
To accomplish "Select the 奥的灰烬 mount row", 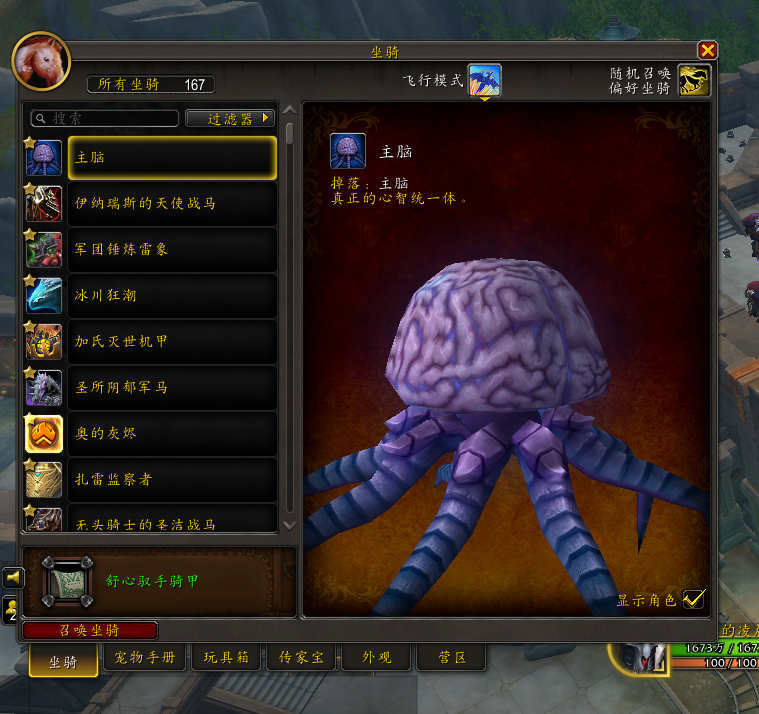I will coord(172,433).
